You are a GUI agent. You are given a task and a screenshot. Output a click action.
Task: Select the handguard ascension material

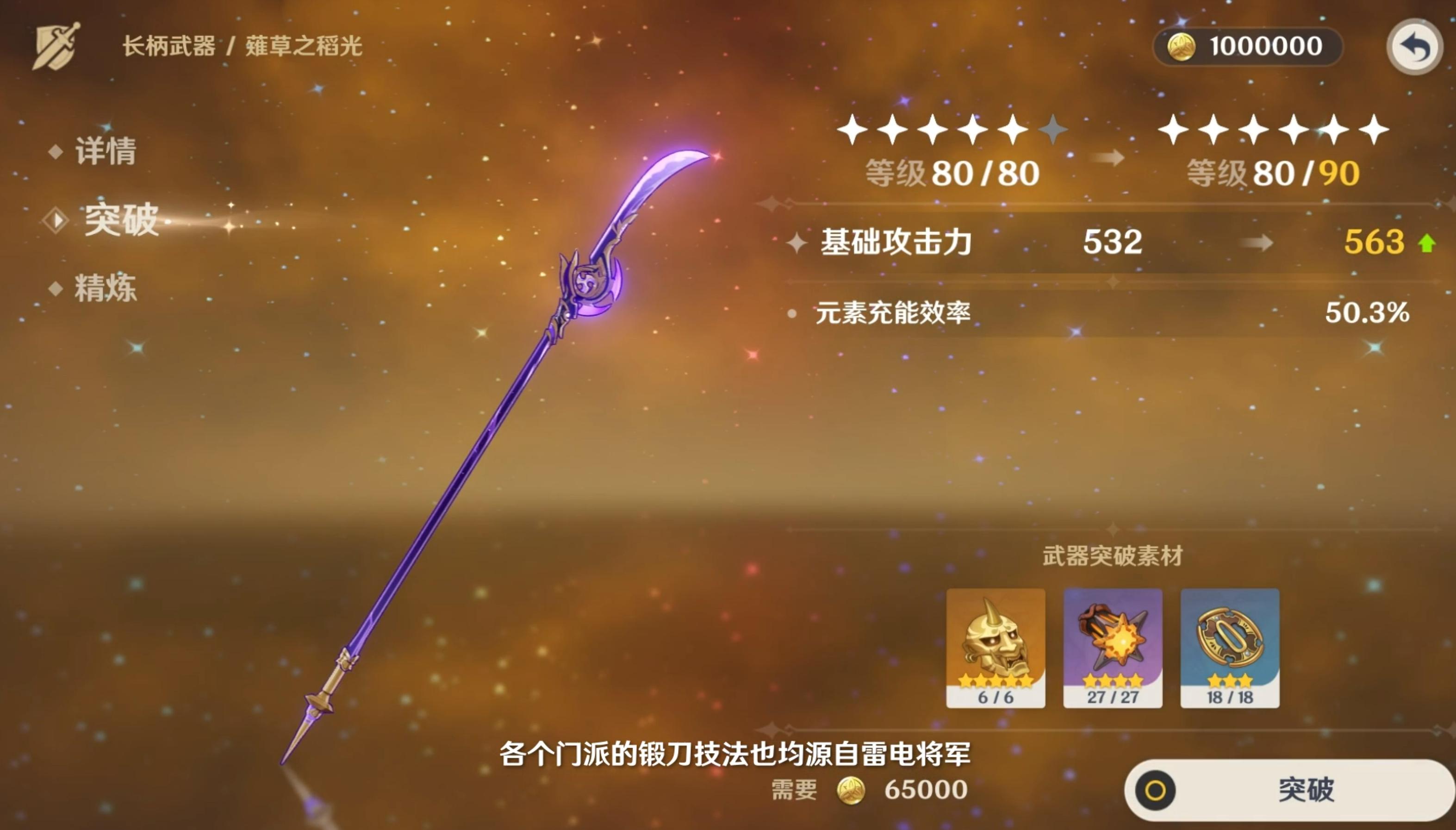1230,648
